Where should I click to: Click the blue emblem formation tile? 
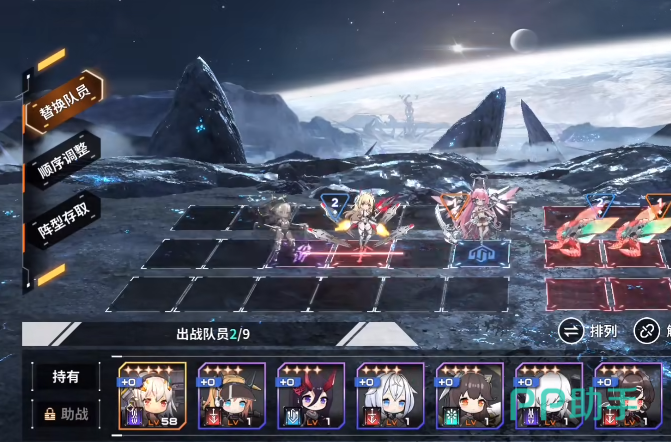473,255
